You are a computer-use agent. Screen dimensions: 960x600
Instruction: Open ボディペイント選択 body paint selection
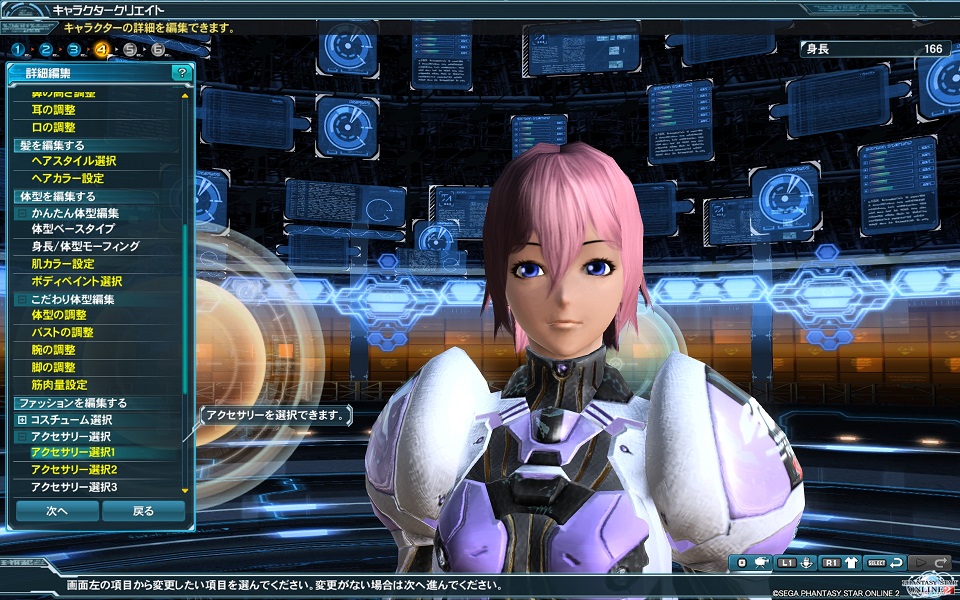(76, 281)
